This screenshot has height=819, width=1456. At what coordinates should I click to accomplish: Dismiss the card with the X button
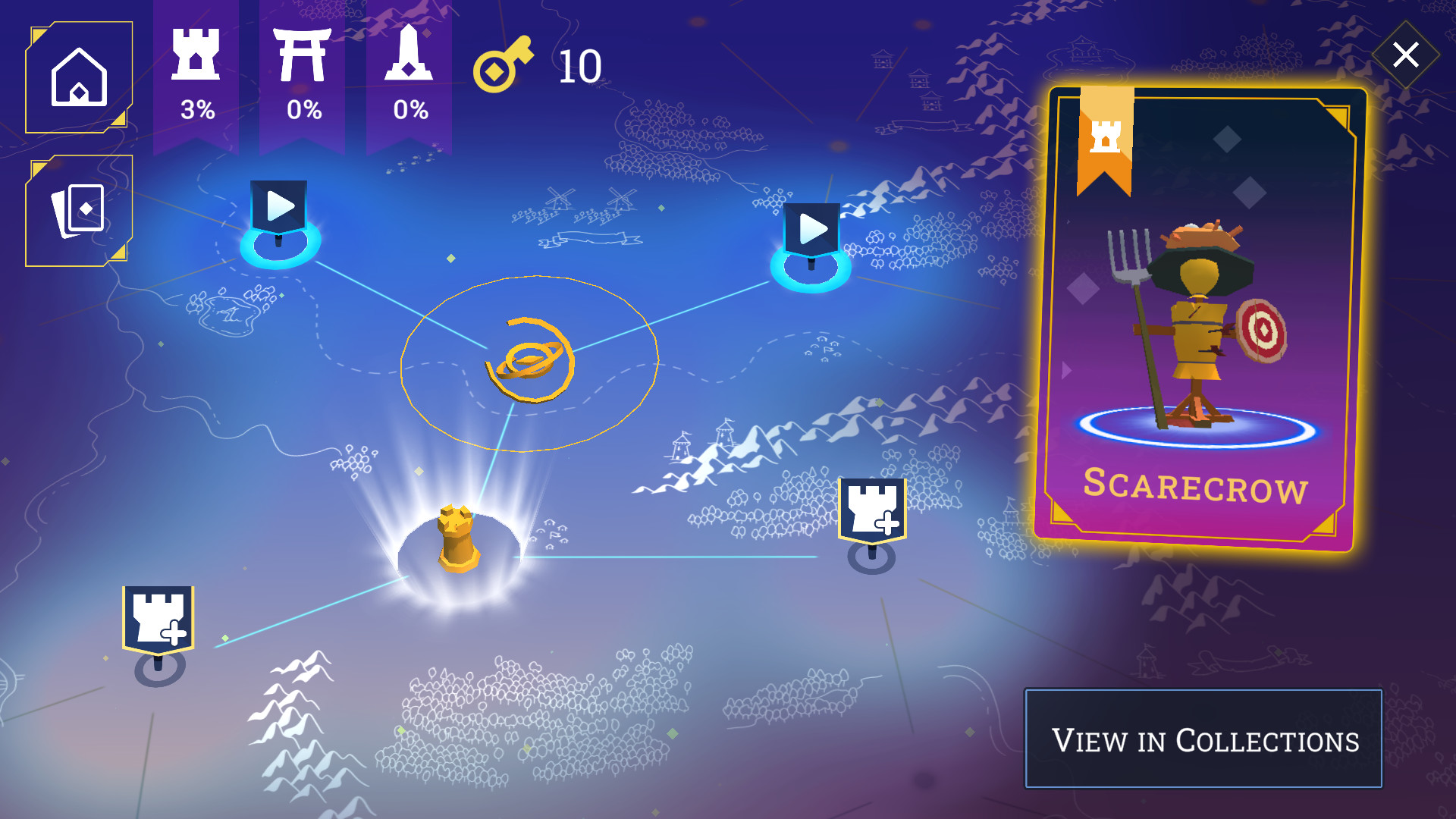click(x=1407, y=54)
